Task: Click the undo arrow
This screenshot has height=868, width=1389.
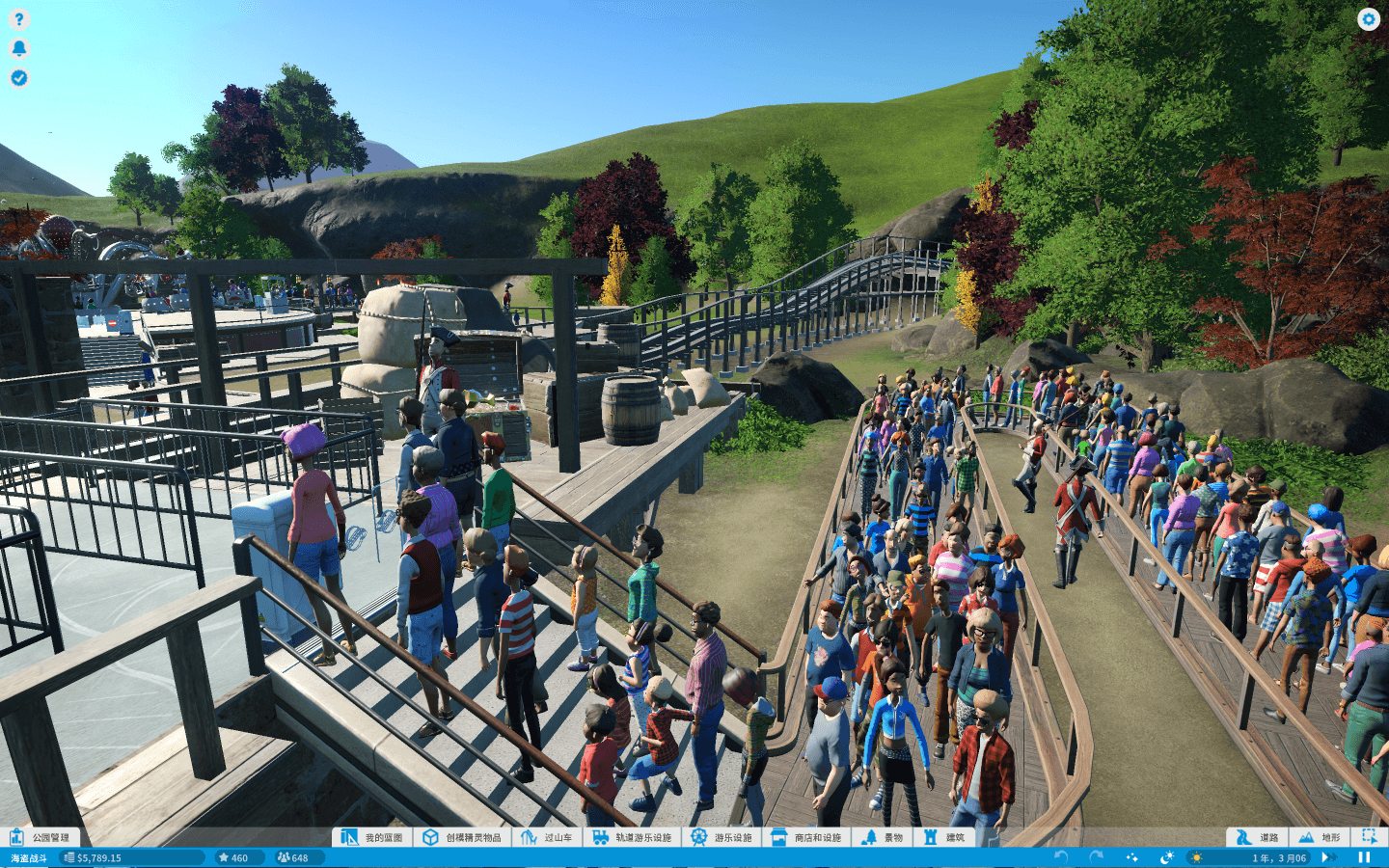Action: click(1061, 857)
